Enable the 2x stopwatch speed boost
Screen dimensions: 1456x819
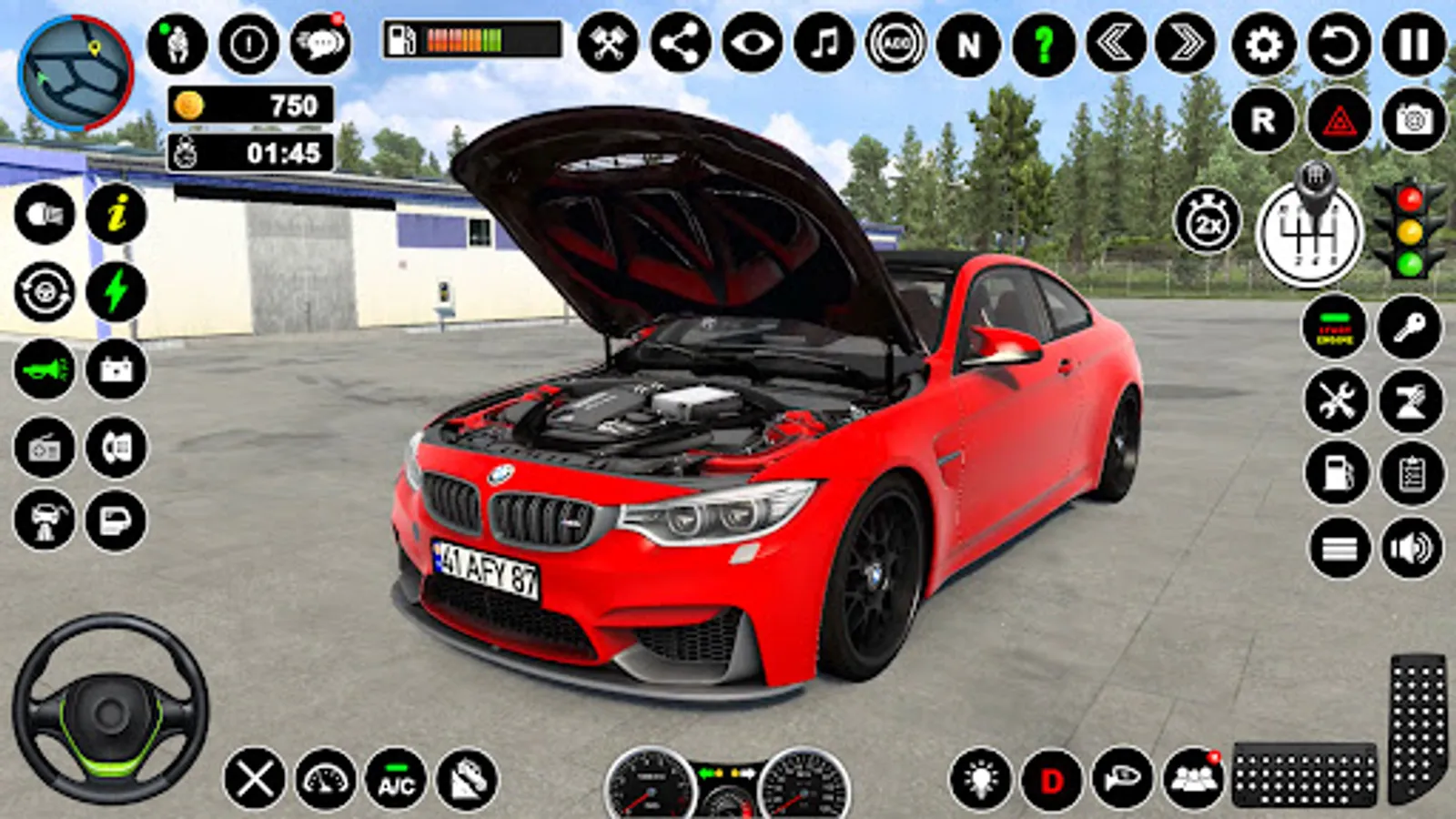coord(1208,221)
